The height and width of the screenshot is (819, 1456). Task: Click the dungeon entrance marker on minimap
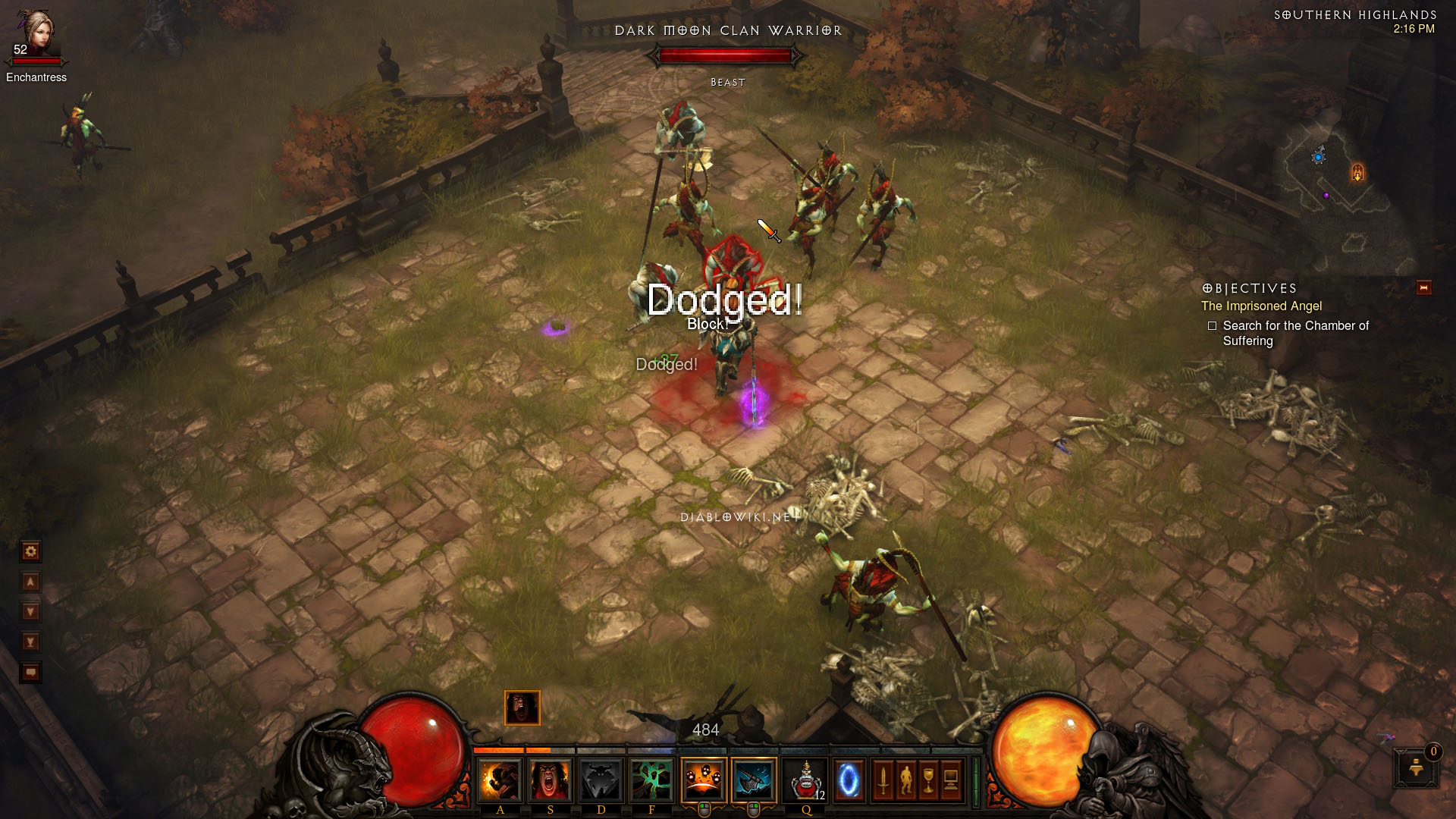[1357, 173]
